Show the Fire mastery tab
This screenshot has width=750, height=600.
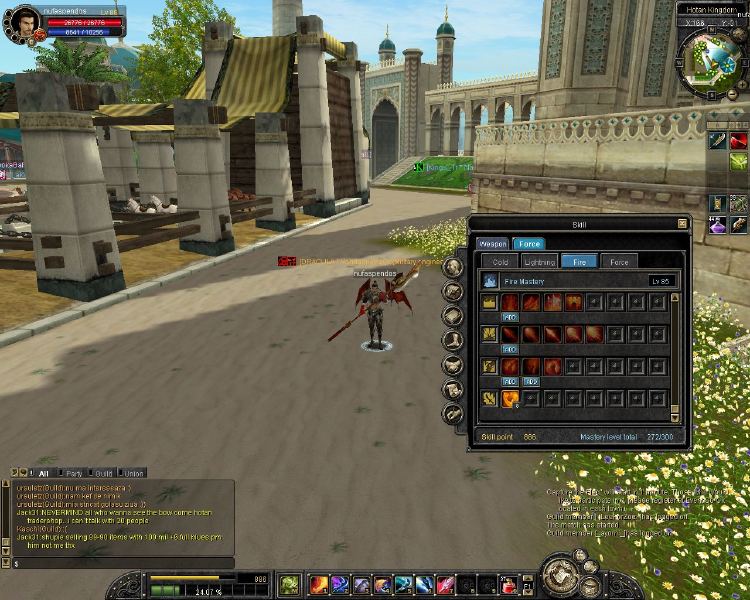coord(579,261)
